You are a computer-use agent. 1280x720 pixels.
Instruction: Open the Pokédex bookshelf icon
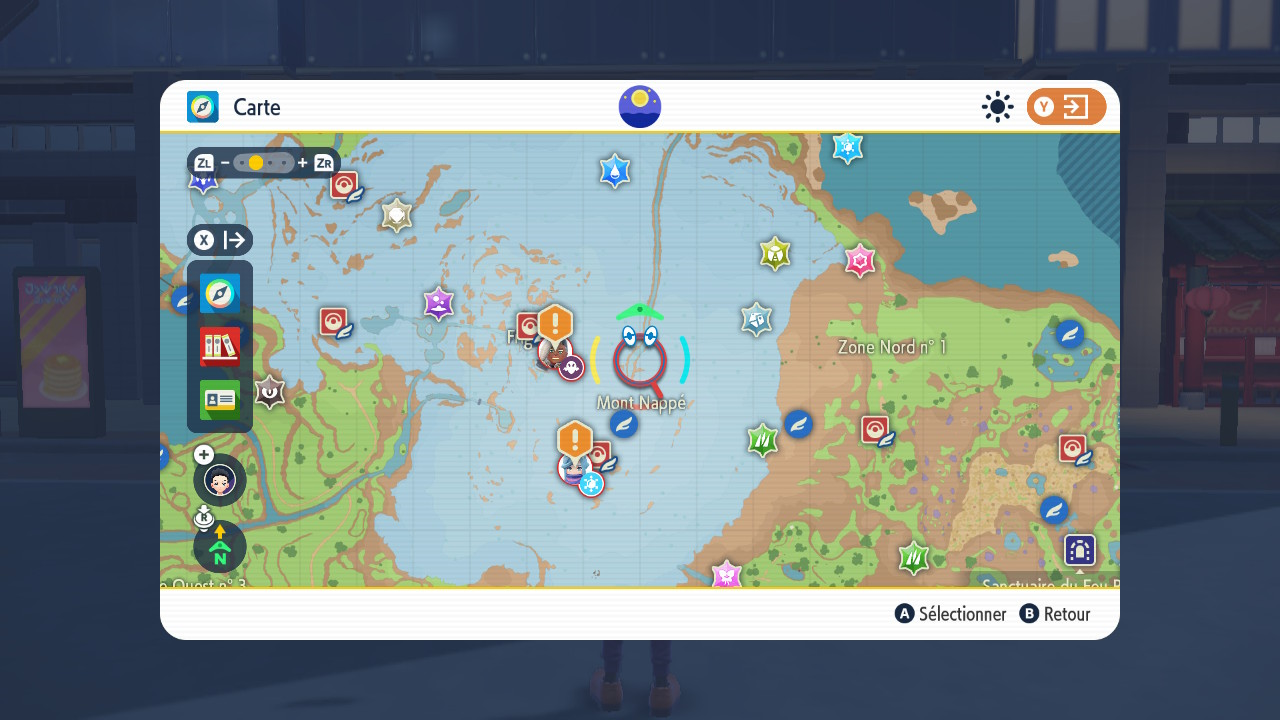pyautogui.click(x=220, y=347)
